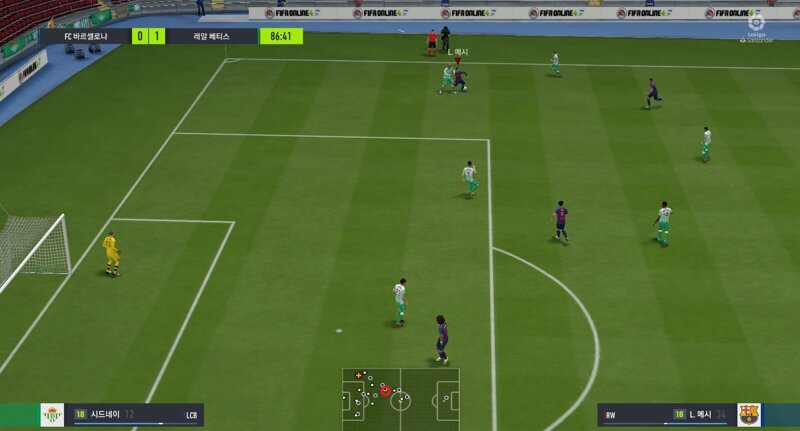
Task: Click the LaLiga Santander logo
Action: click(755, 25)
